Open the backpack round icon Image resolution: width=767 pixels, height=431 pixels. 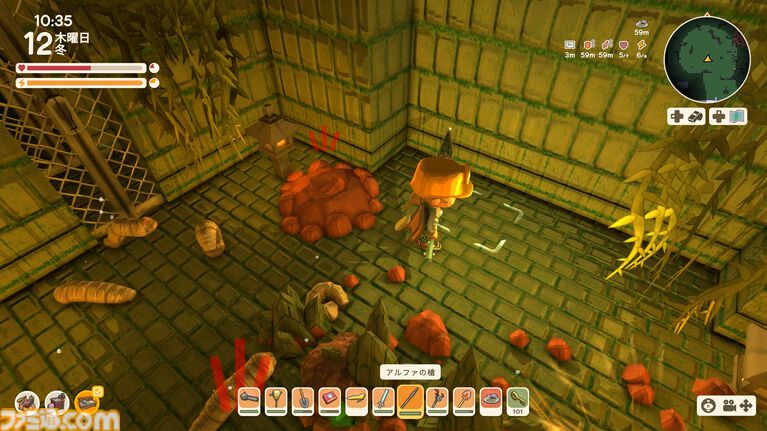[27, 402]
